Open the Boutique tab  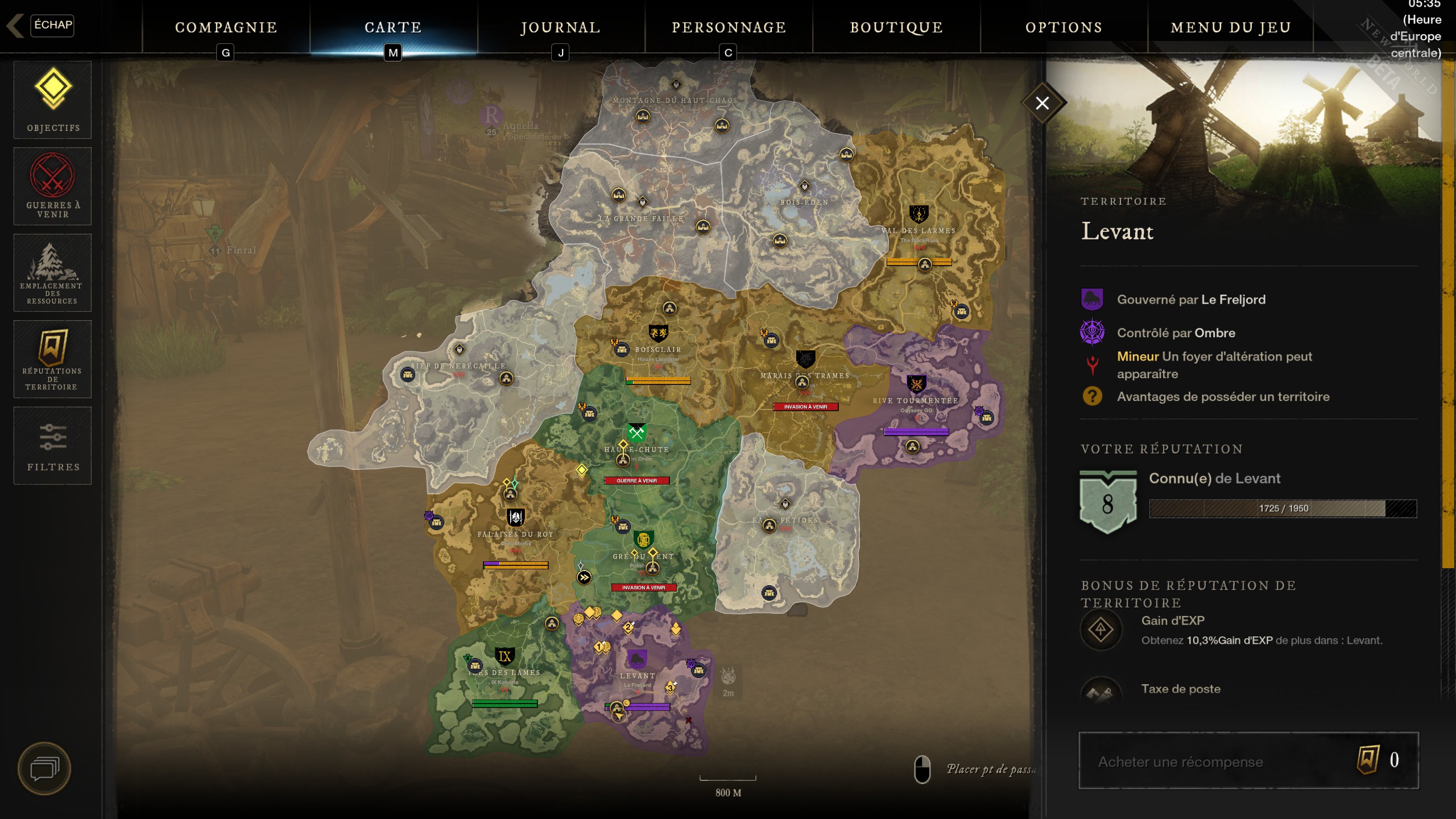click(896, 27)
